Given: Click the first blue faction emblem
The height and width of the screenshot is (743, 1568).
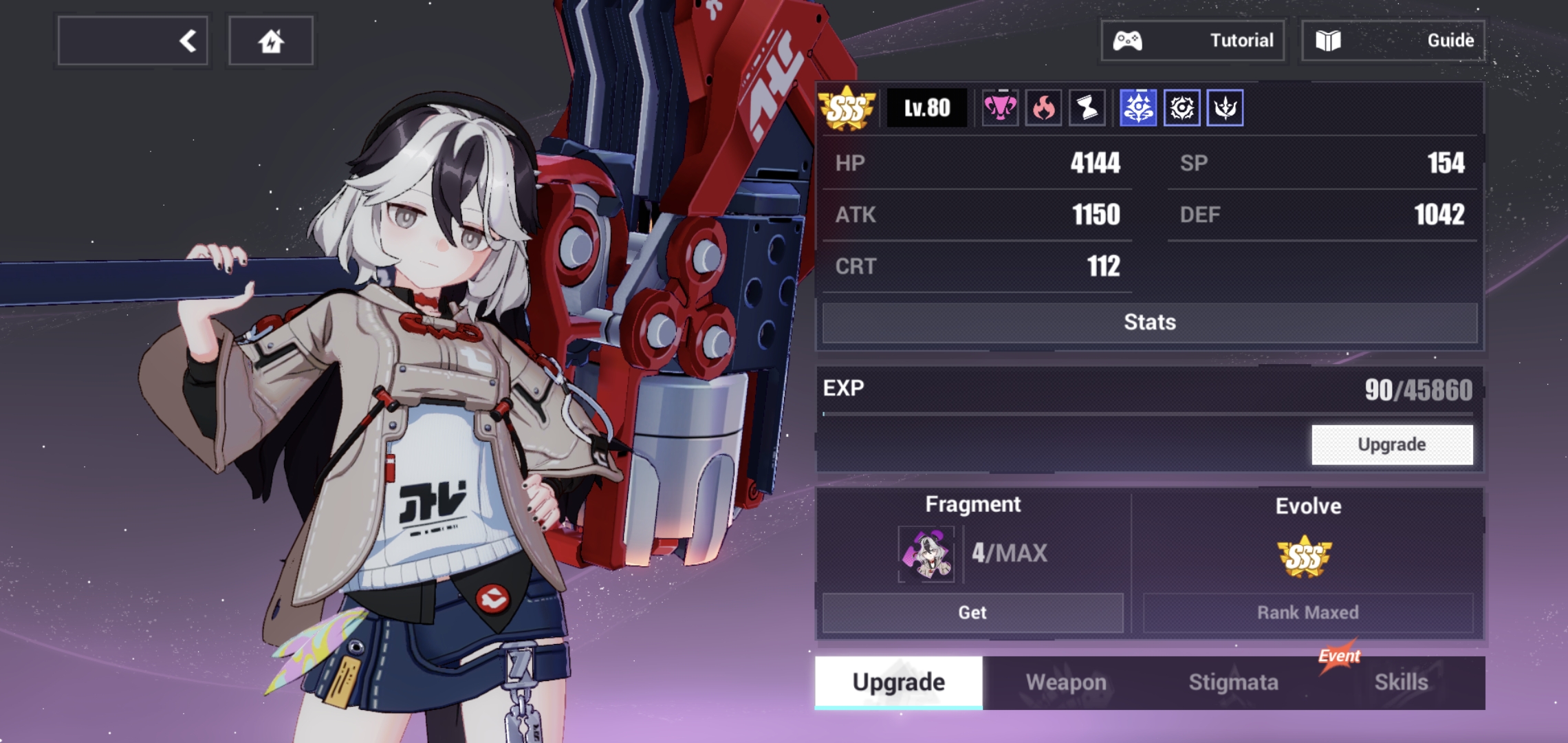Looking at the screenshot, I should (x=1138, y=107).
